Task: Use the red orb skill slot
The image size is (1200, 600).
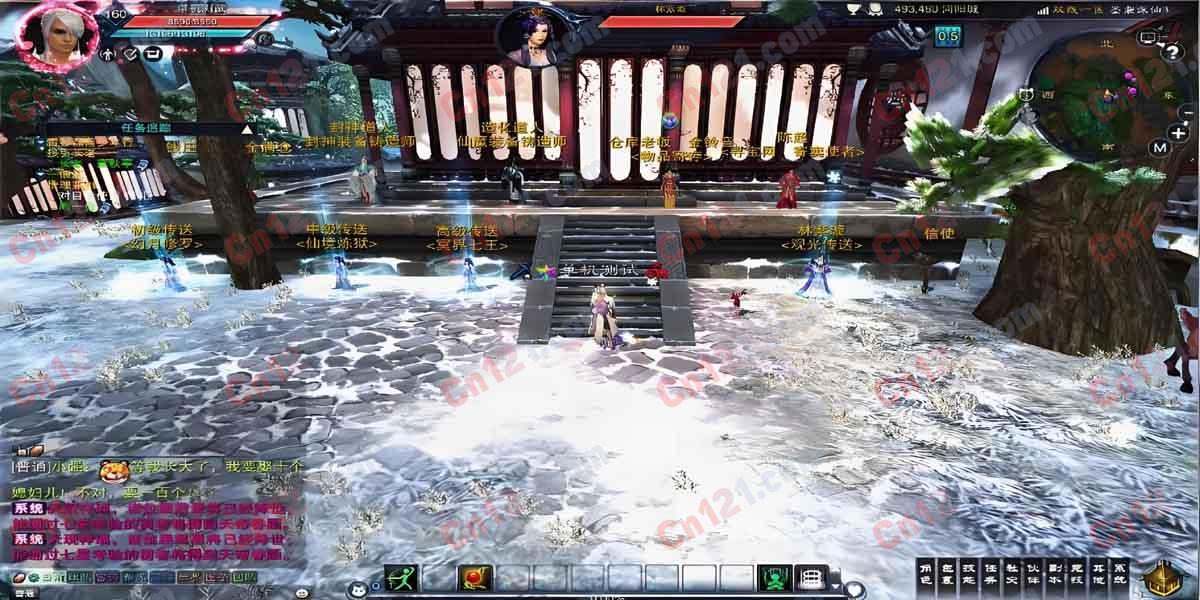Action: click(x=473, y=578)
